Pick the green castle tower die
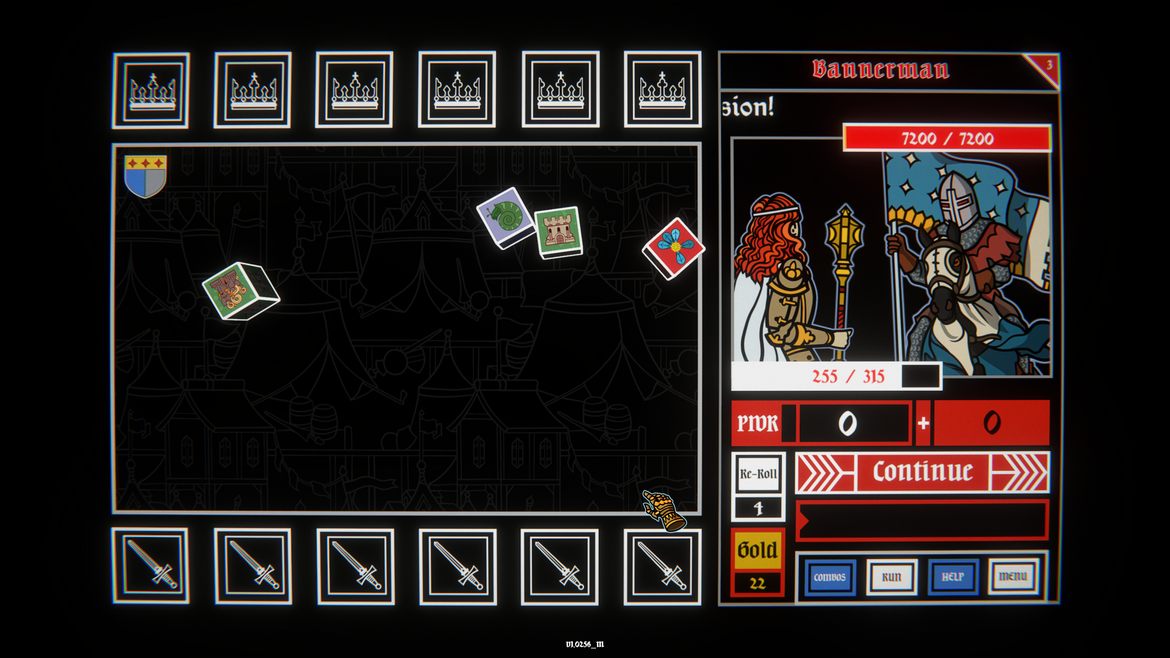 557,232
